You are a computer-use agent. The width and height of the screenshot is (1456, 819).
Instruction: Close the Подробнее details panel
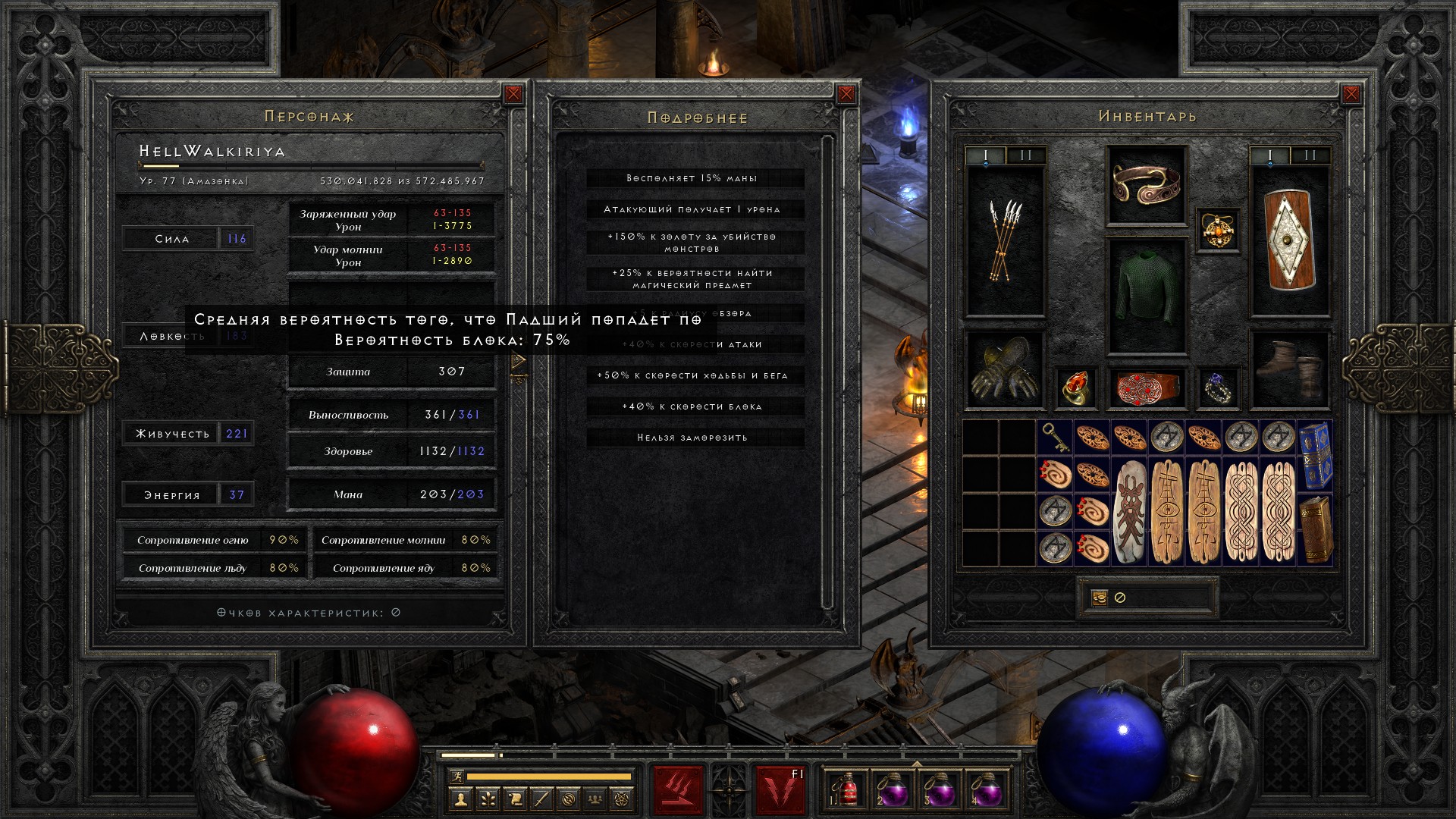846,95
